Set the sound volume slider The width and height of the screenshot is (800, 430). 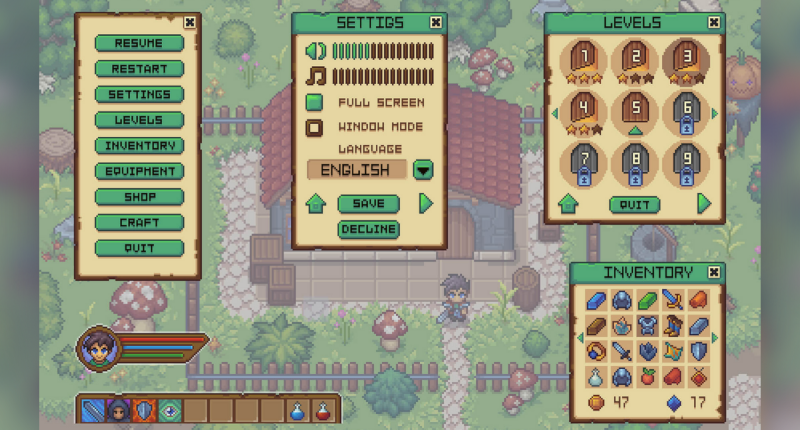383,51
